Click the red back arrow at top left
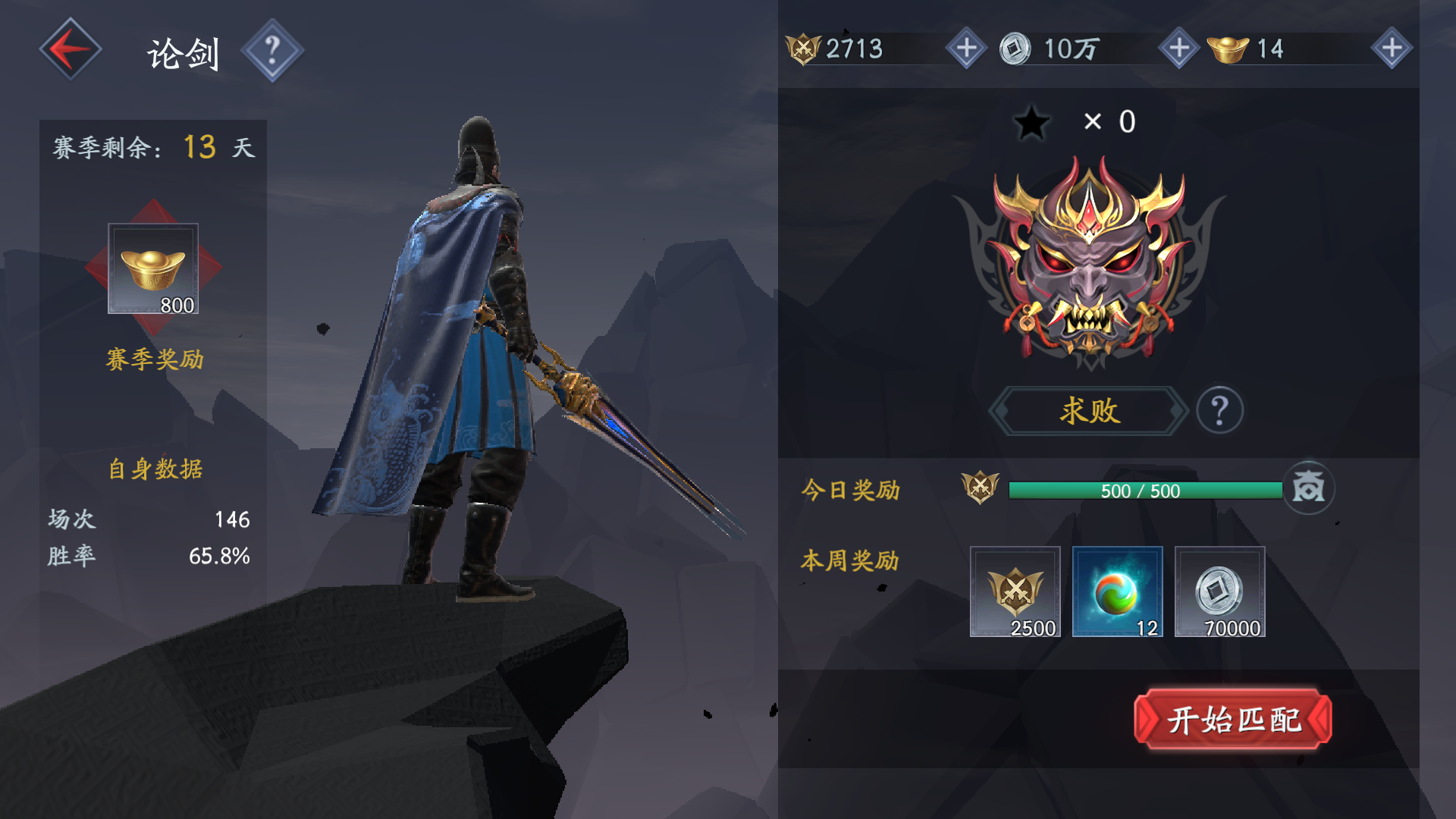The width and height of the screenshot is (1456, 819). pyautogui.click(x=70, y=47)
